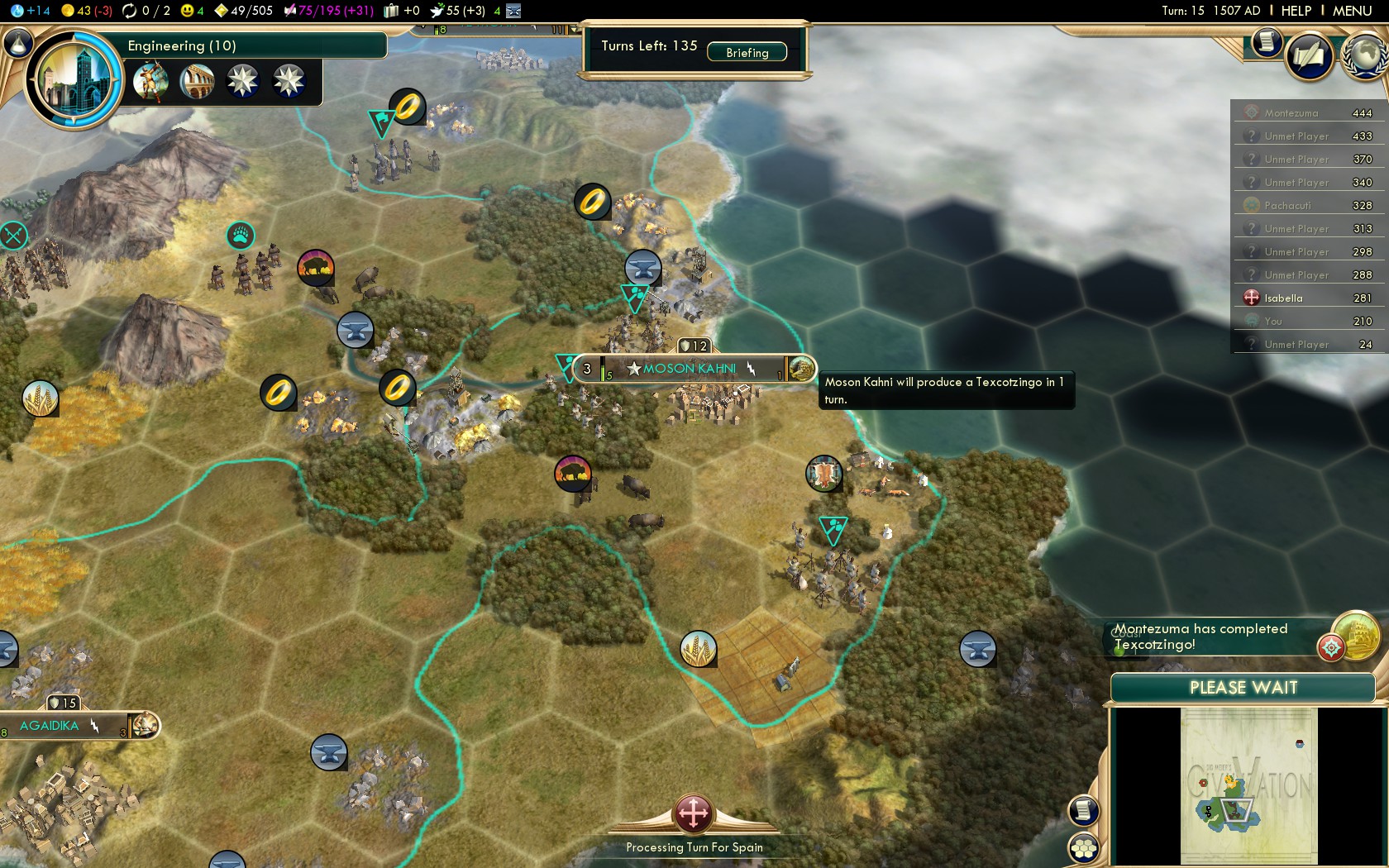Select the aqueduct unlock icon under Engineering

point(197,81)
